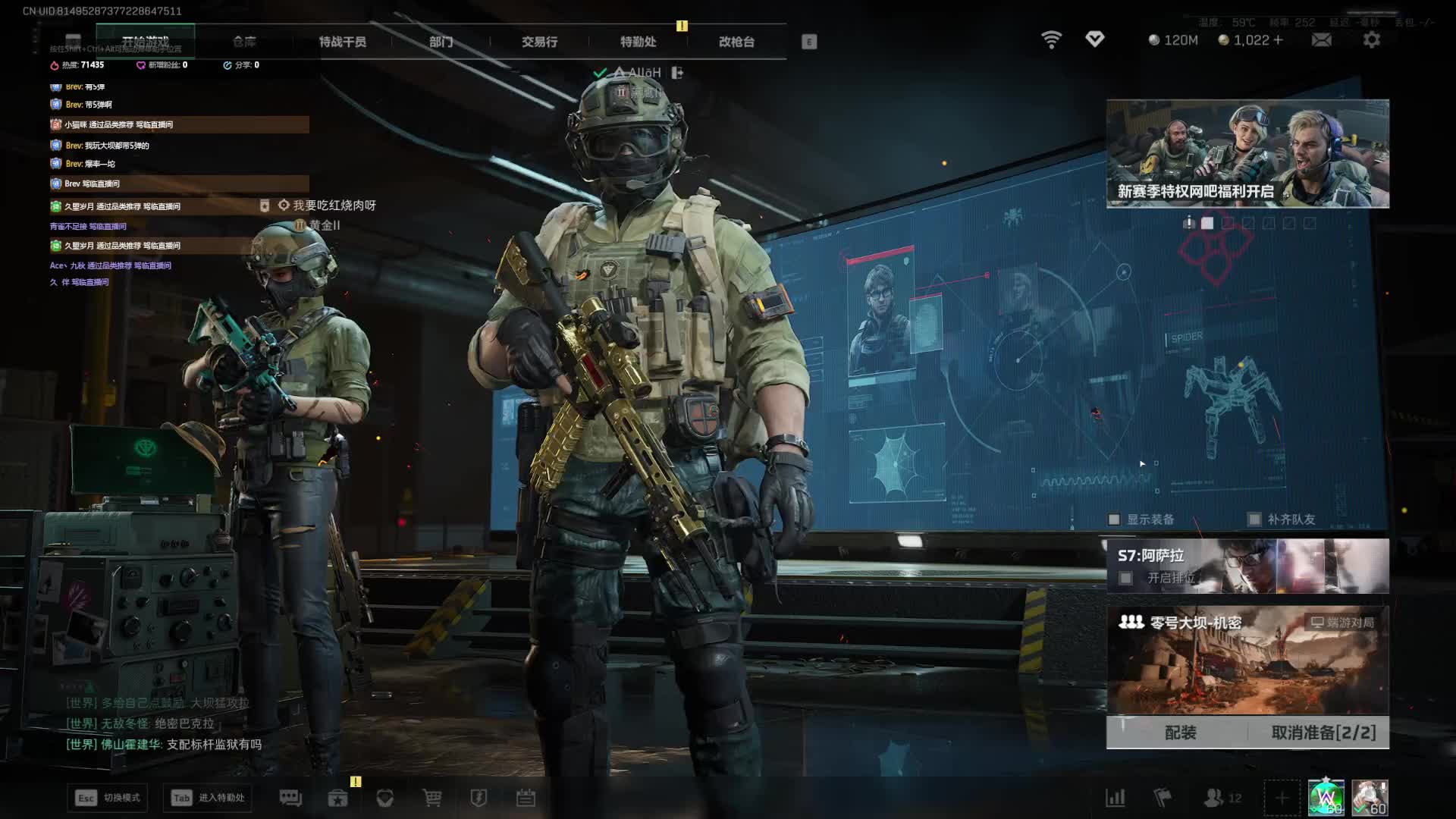The width and height of the screenshot is (1456, 819).
Task: Go to the 部门 department tab
Action: pos(441,42)
